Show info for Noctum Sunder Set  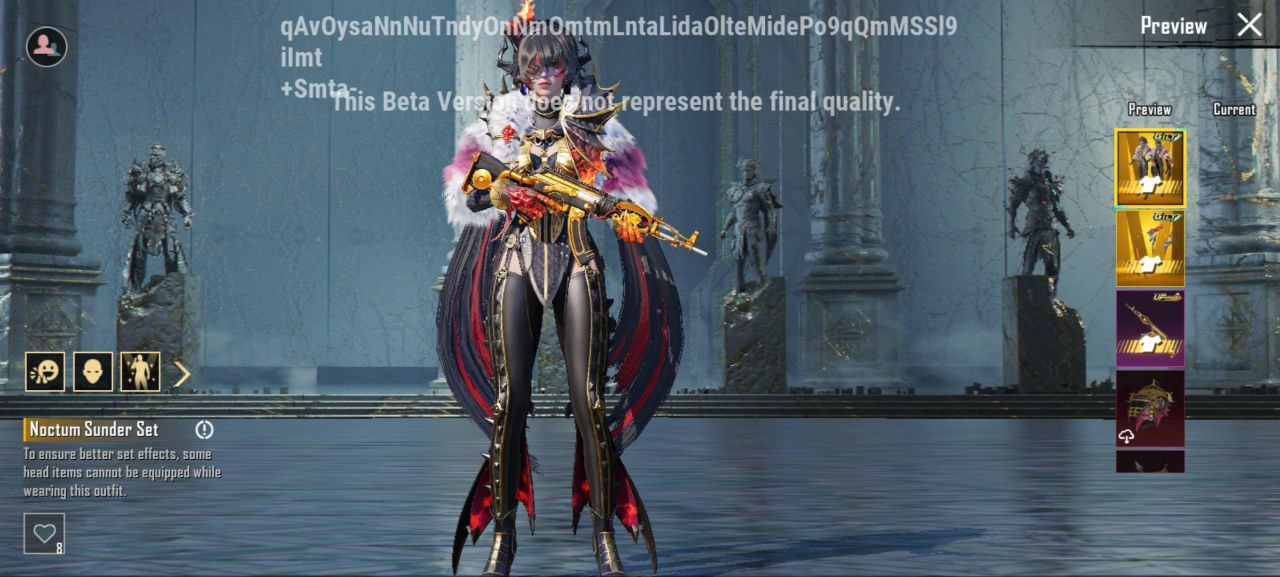tap(205, 430)
